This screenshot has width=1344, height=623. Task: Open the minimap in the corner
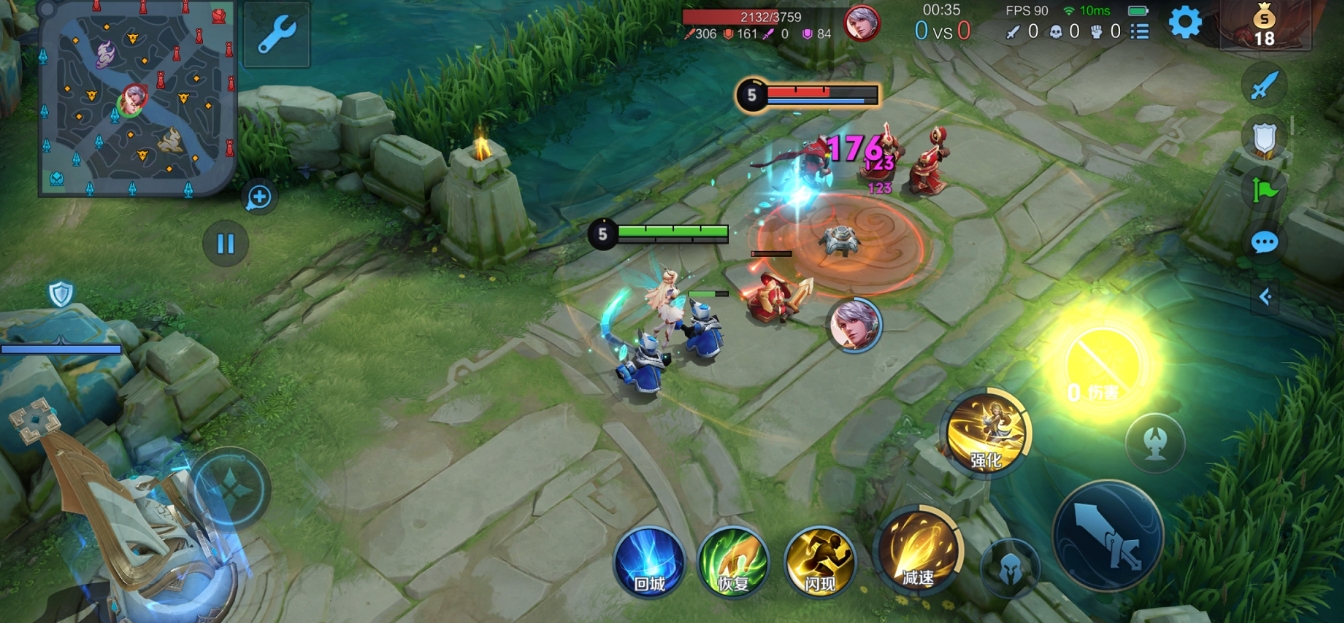138,97
